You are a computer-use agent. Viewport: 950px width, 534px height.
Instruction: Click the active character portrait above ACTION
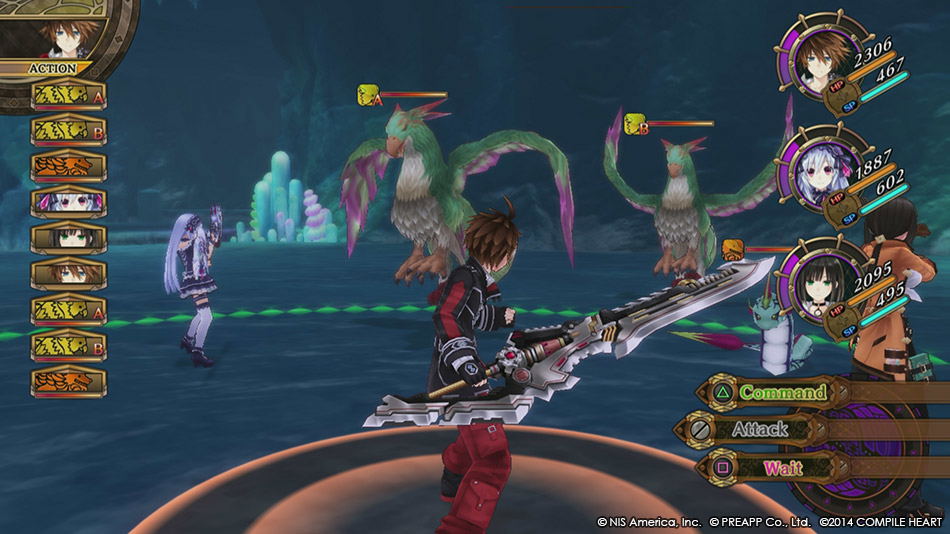tap(55, 34)
